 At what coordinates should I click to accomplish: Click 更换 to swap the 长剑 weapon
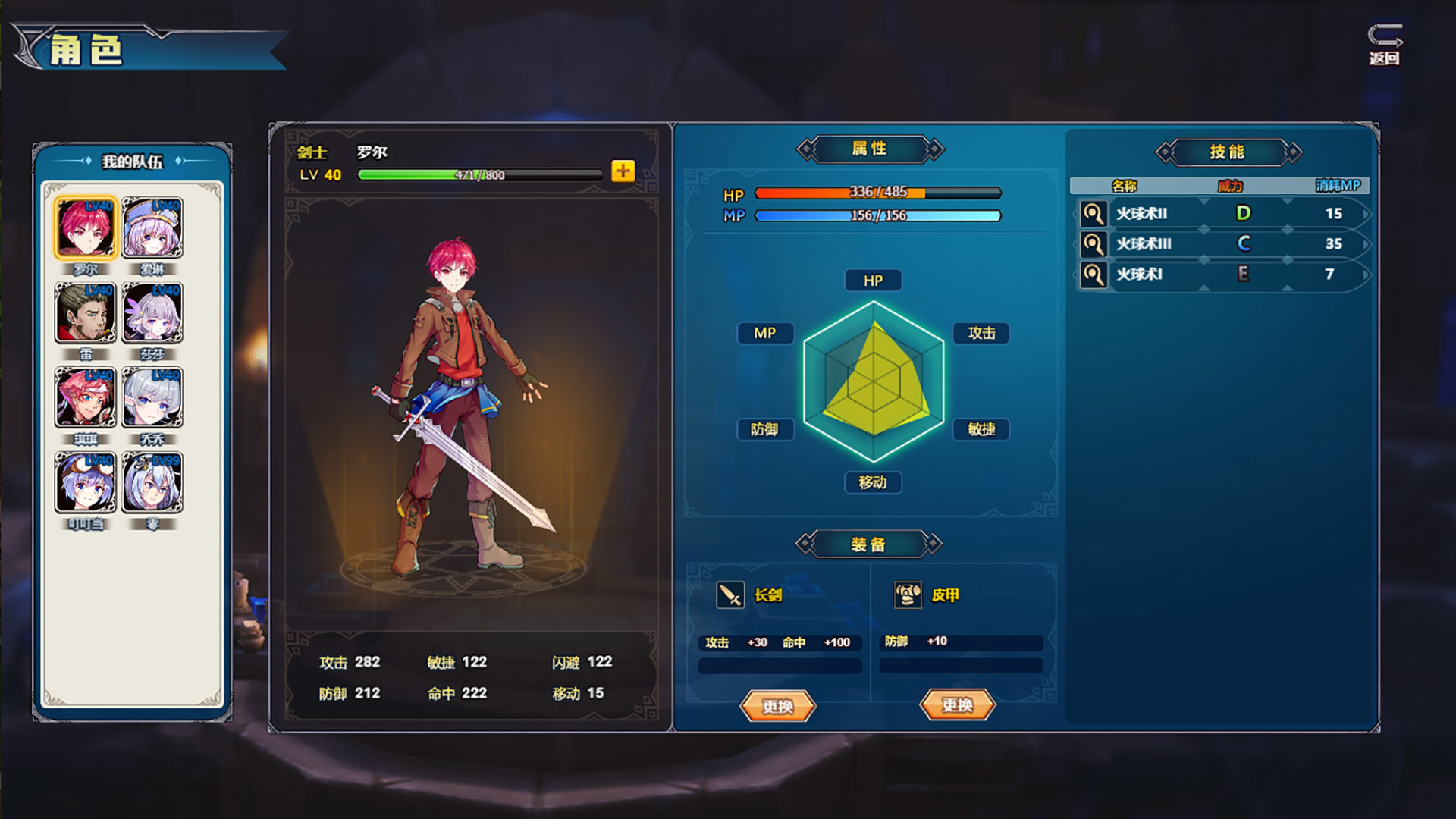click(x=777, y=706)
